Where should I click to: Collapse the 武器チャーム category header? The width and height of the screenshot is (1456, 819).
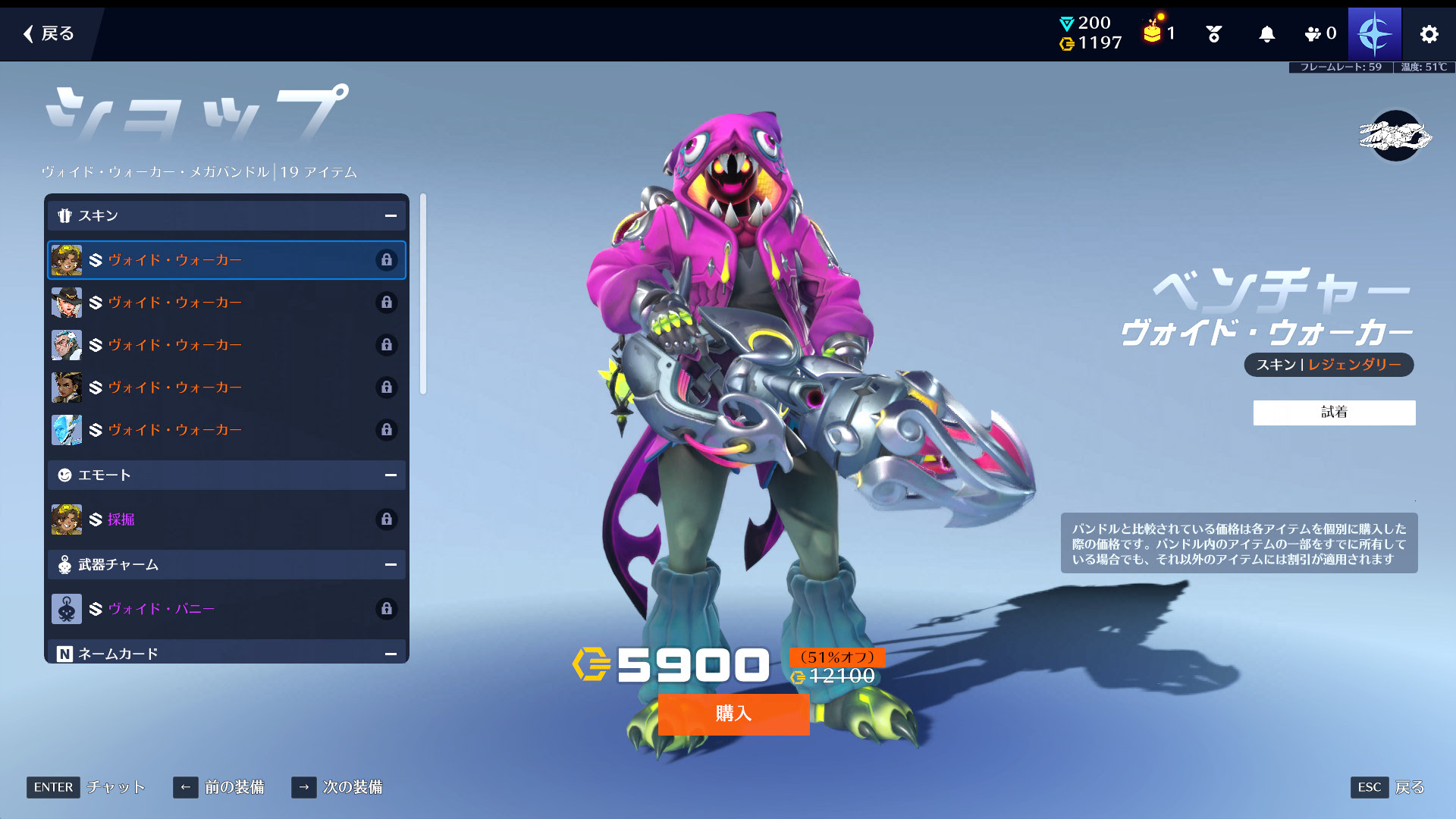point(391,565)
